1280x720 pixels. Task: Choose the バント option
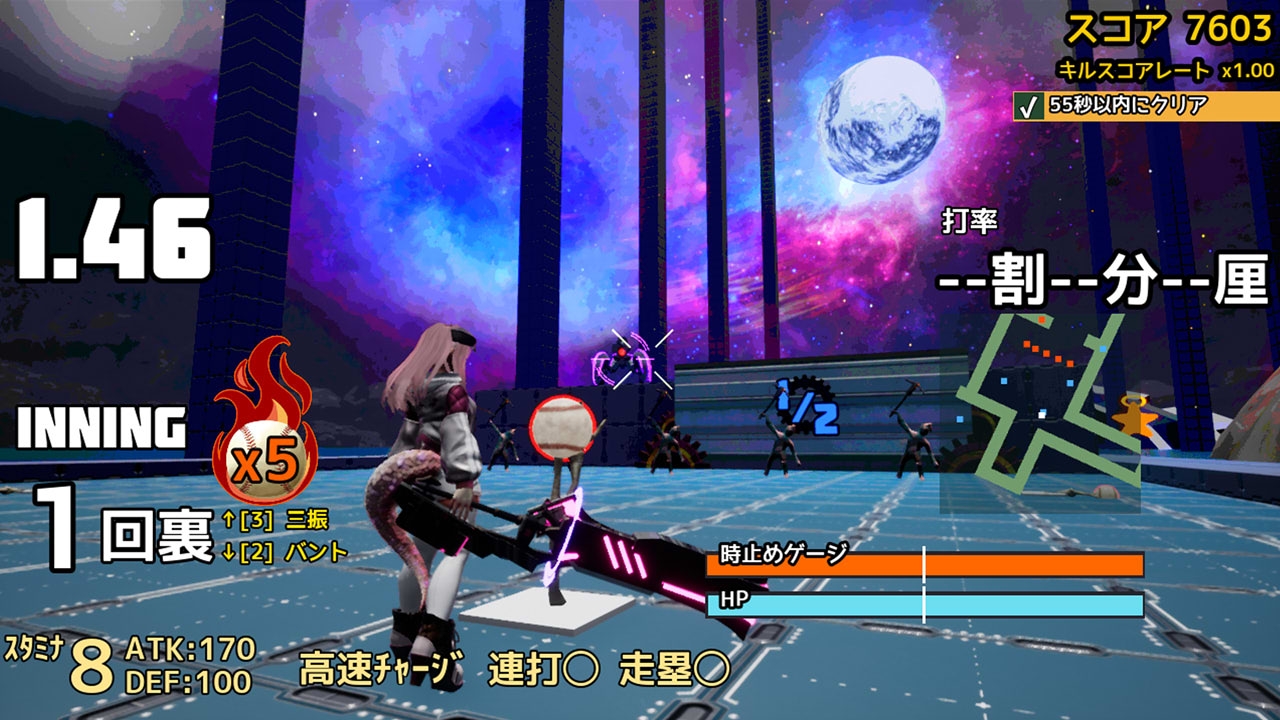[x=316, y=551]
